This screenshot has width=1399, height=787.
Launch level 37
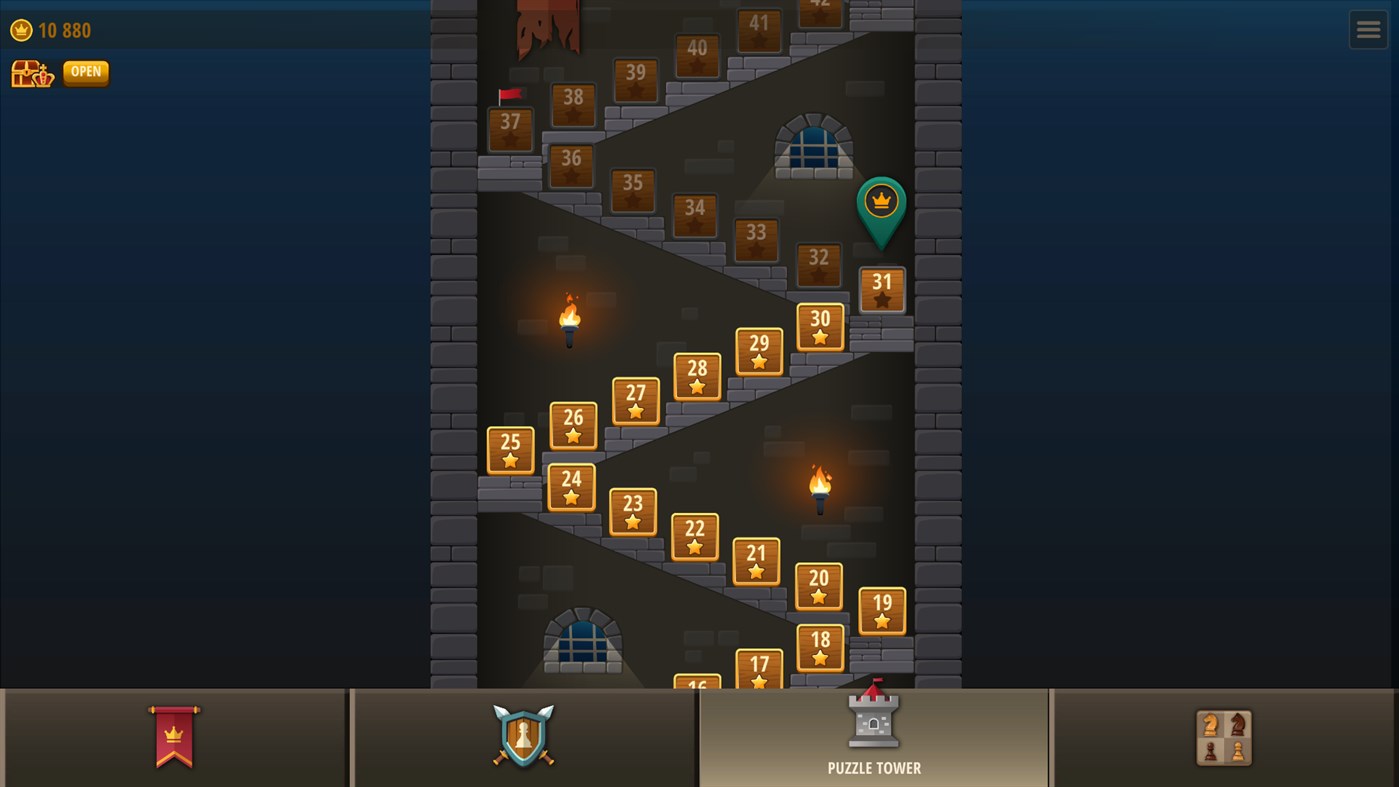click(x=510, y=128)
